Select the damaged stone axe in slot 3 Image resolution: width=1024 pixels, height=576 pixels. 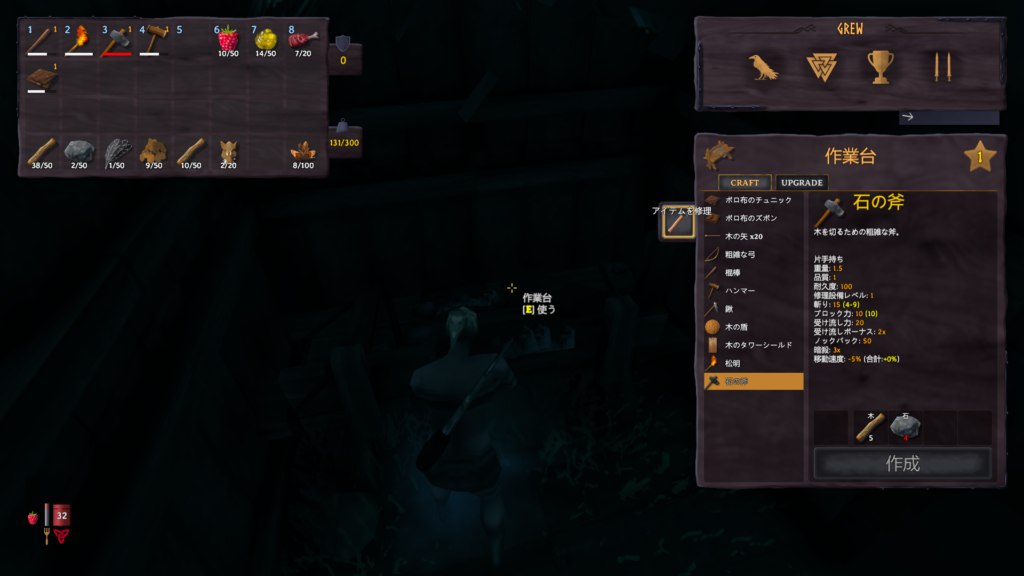click(x=116, y=41)
